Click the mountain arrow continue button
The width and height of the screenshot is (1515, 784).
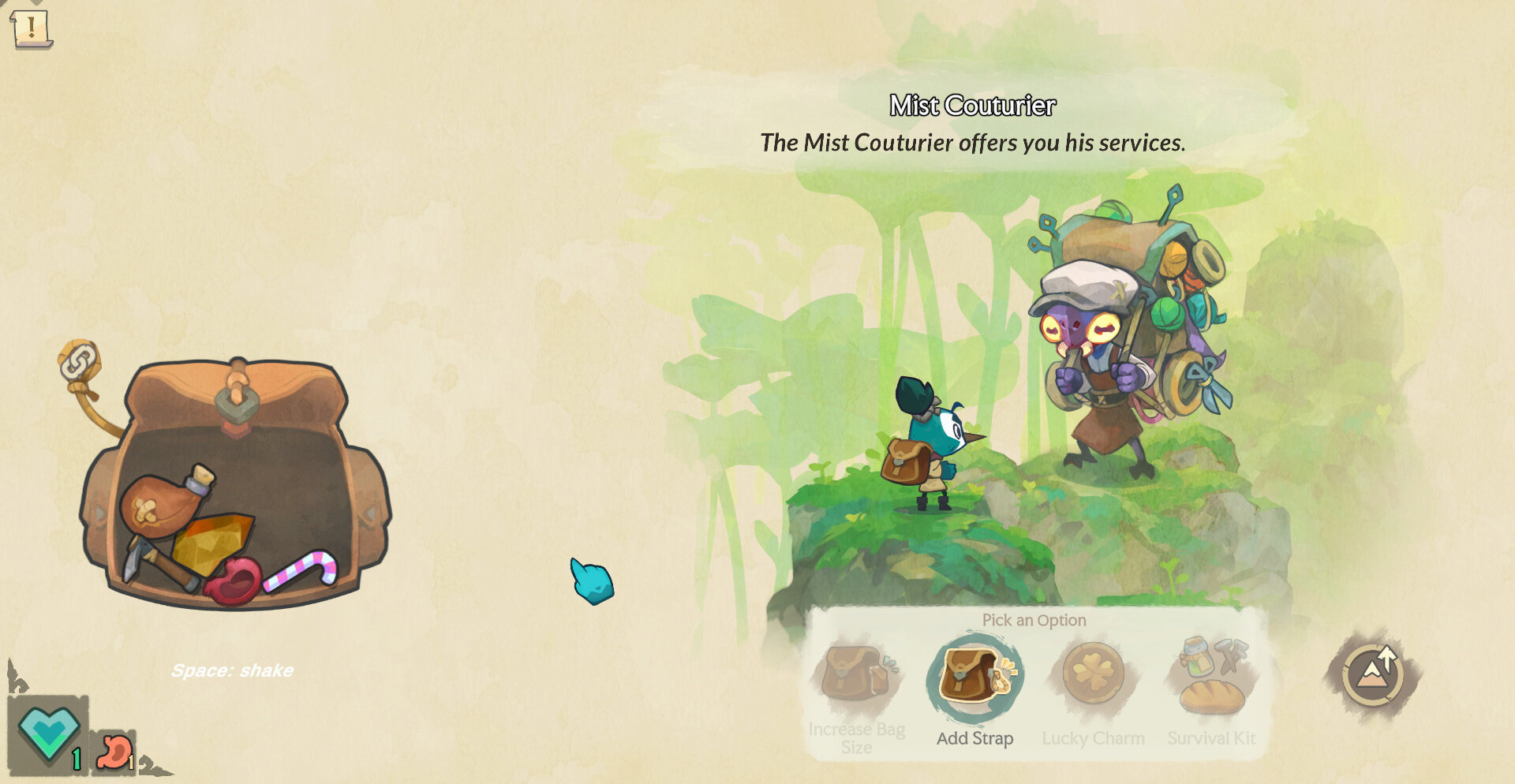tap(1374, 674)
